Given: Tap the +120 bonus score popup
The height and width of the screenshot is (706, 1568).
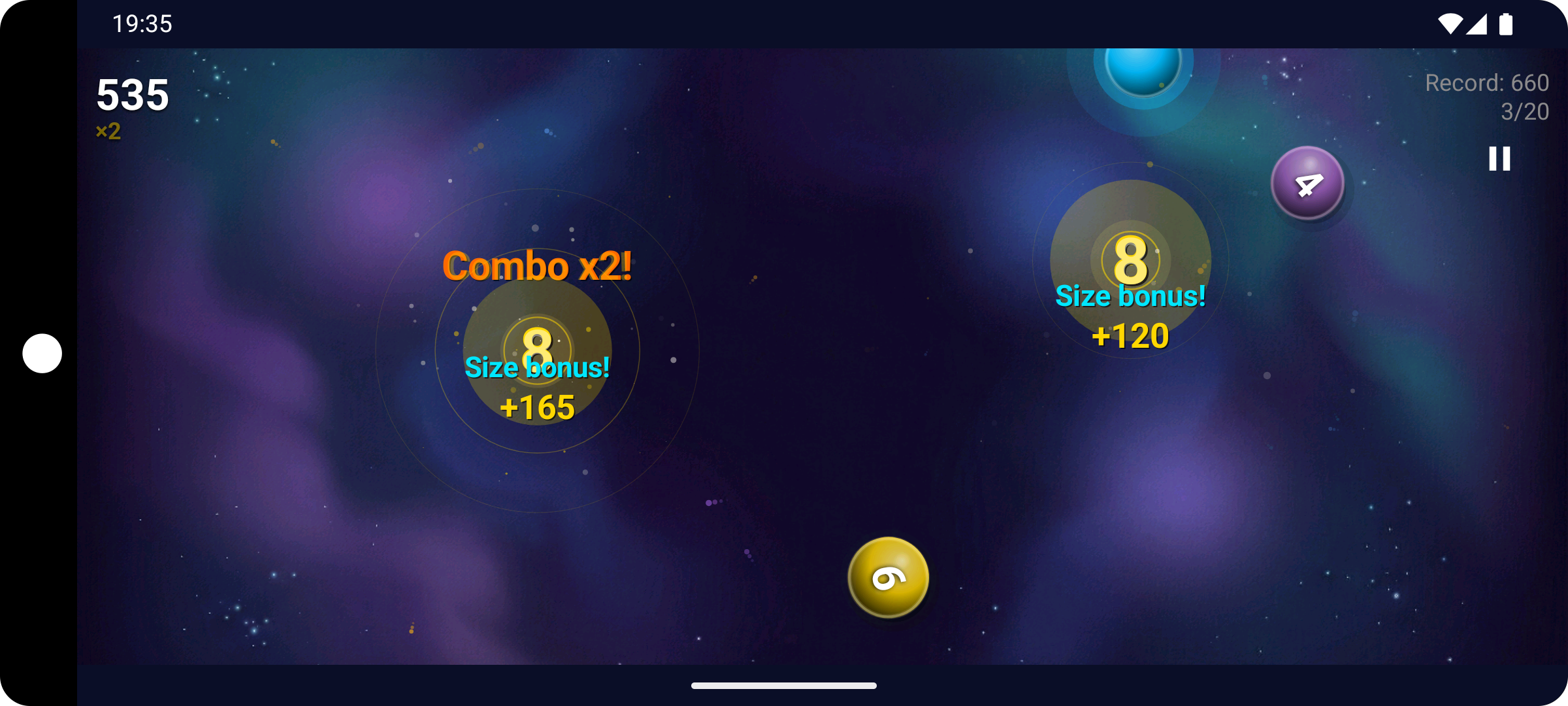Looking at the screenshot, I should (x=1130, y=337).
